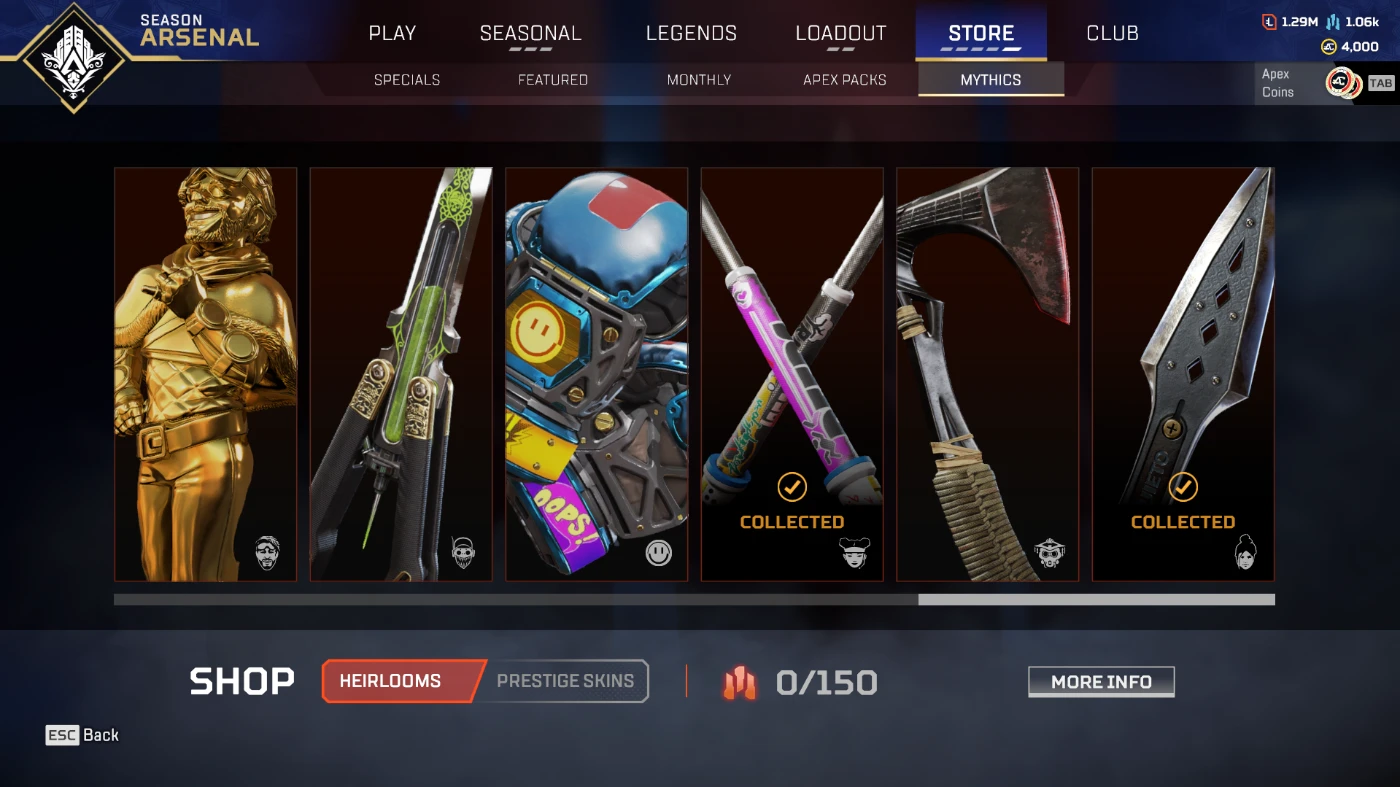The height and width of the screenshot is (787, 1400).
Task: Select the Bloodhound legend icon on axe card
Action: pos(1049,551)
